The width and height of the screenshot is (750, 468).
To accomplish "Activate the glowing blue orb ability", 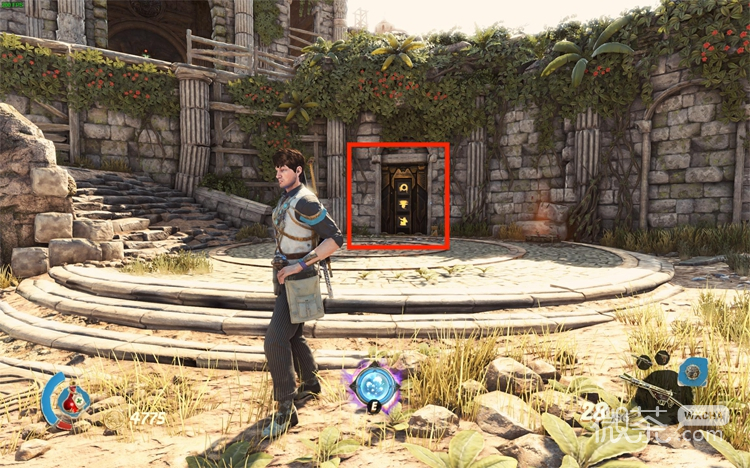I will point(376,384).
